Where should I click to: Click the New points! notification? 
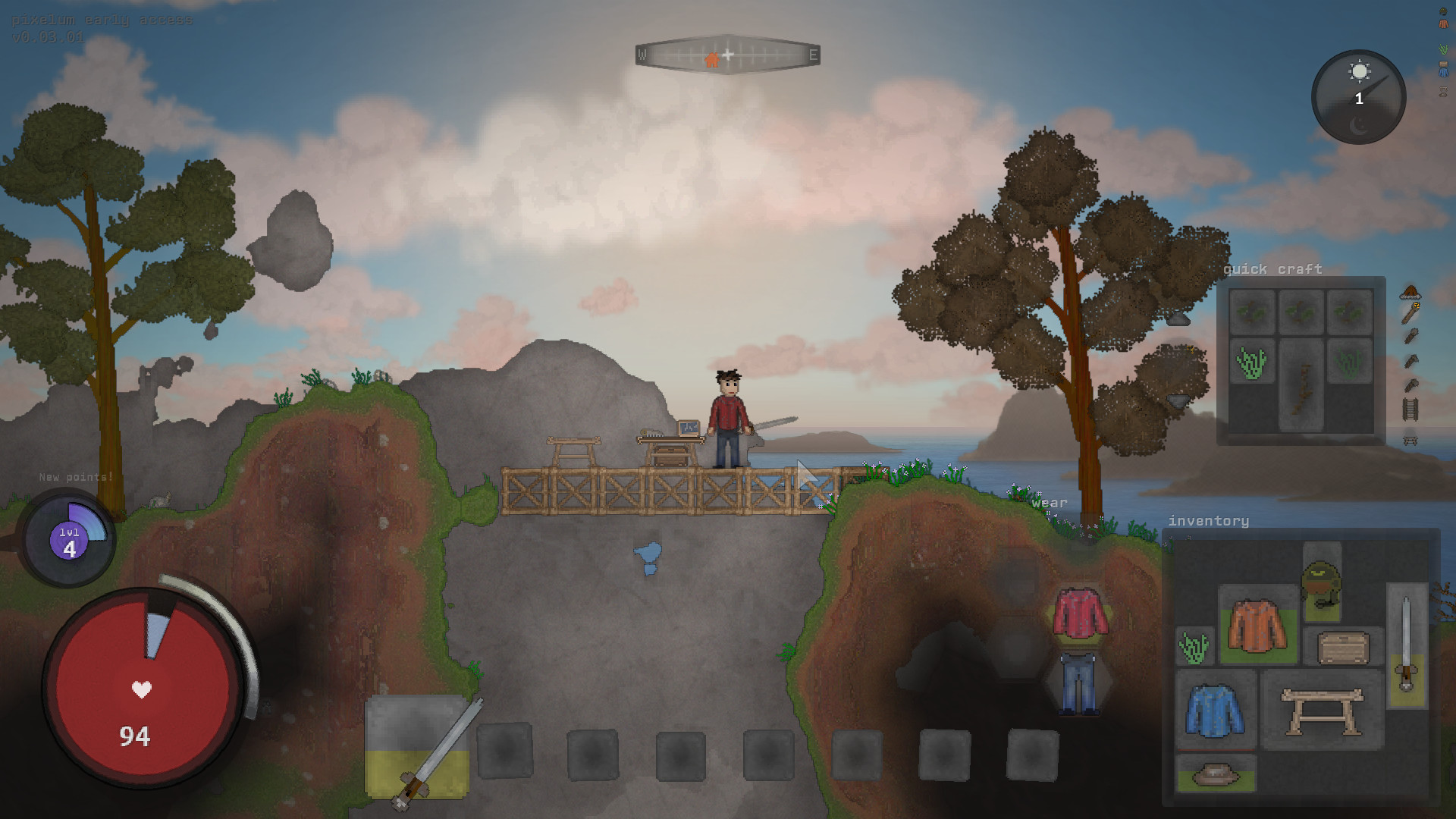pos(76,478)
